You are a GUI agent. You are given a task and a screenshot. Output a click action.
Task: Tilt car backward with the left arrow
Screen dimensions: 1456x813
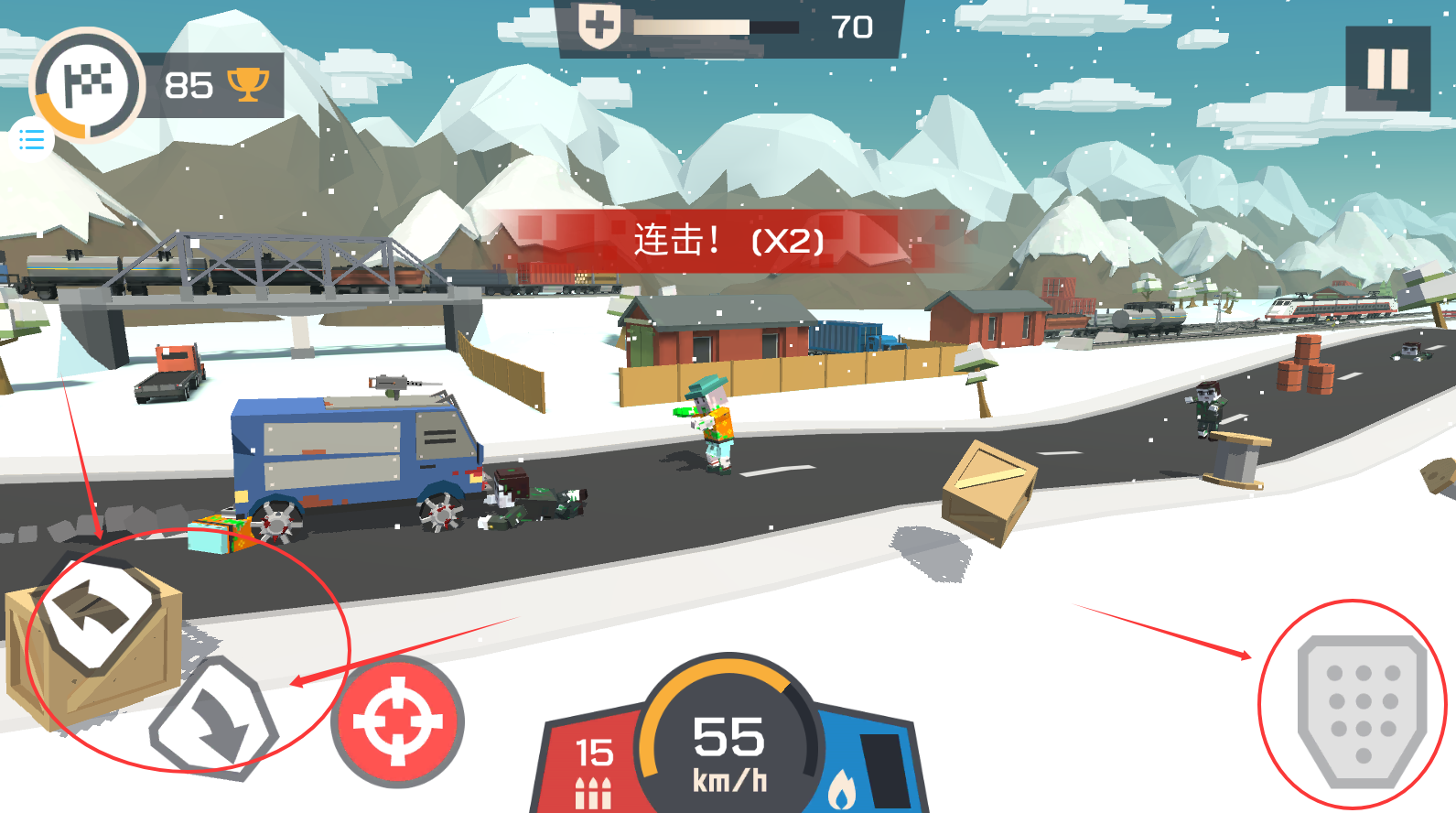coord(96,610)
